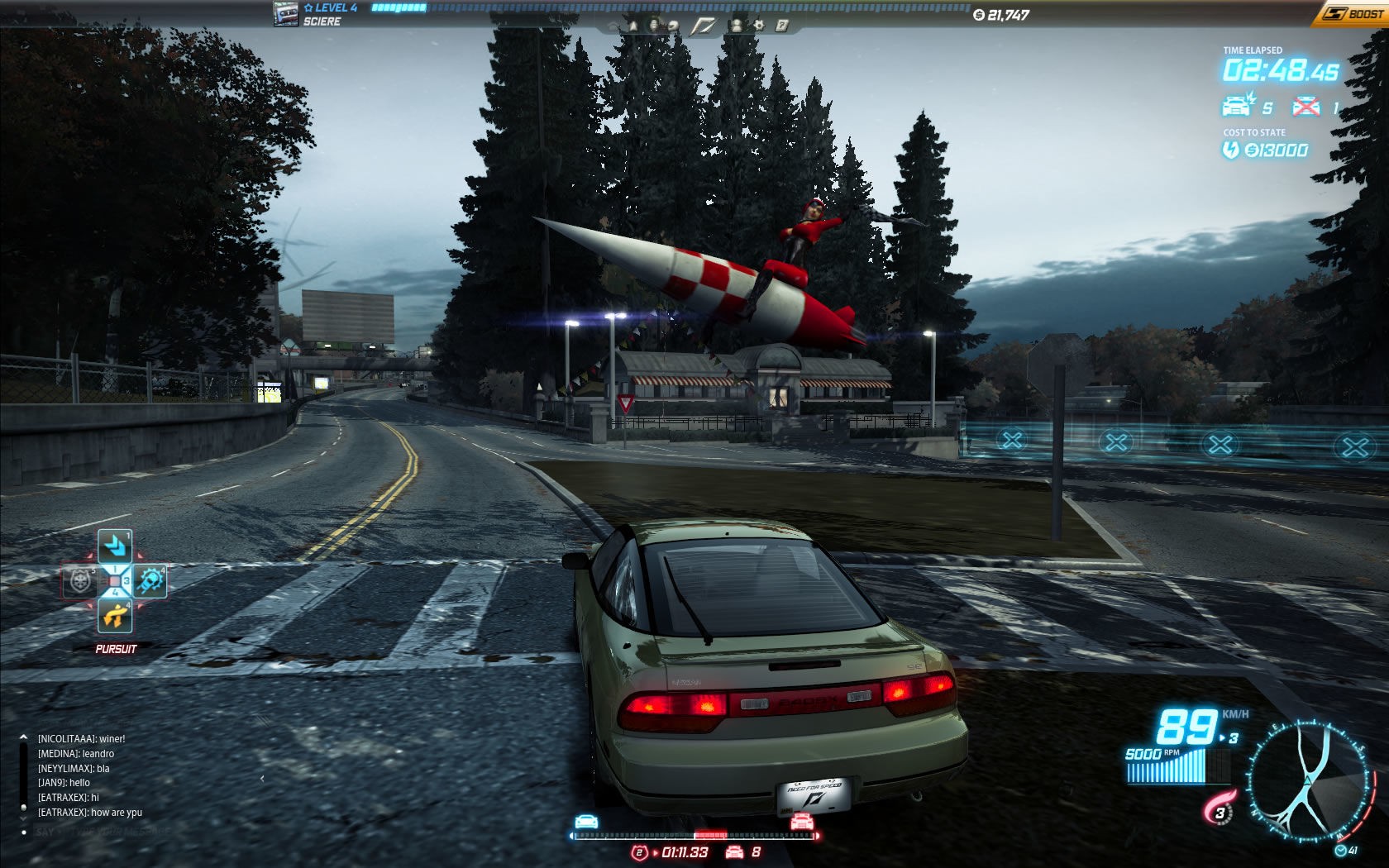Click the Need for Speed logo icon
This screenshot has height=868, width=1389.
[703, 26]
